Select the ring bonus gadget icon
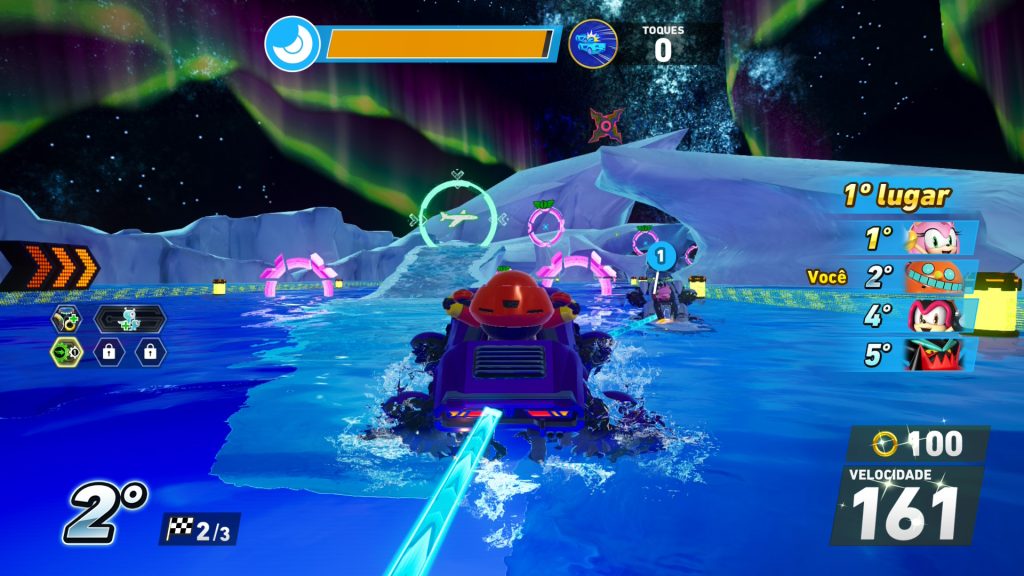This screenshot has height=576, width=1024. point(66,319)
